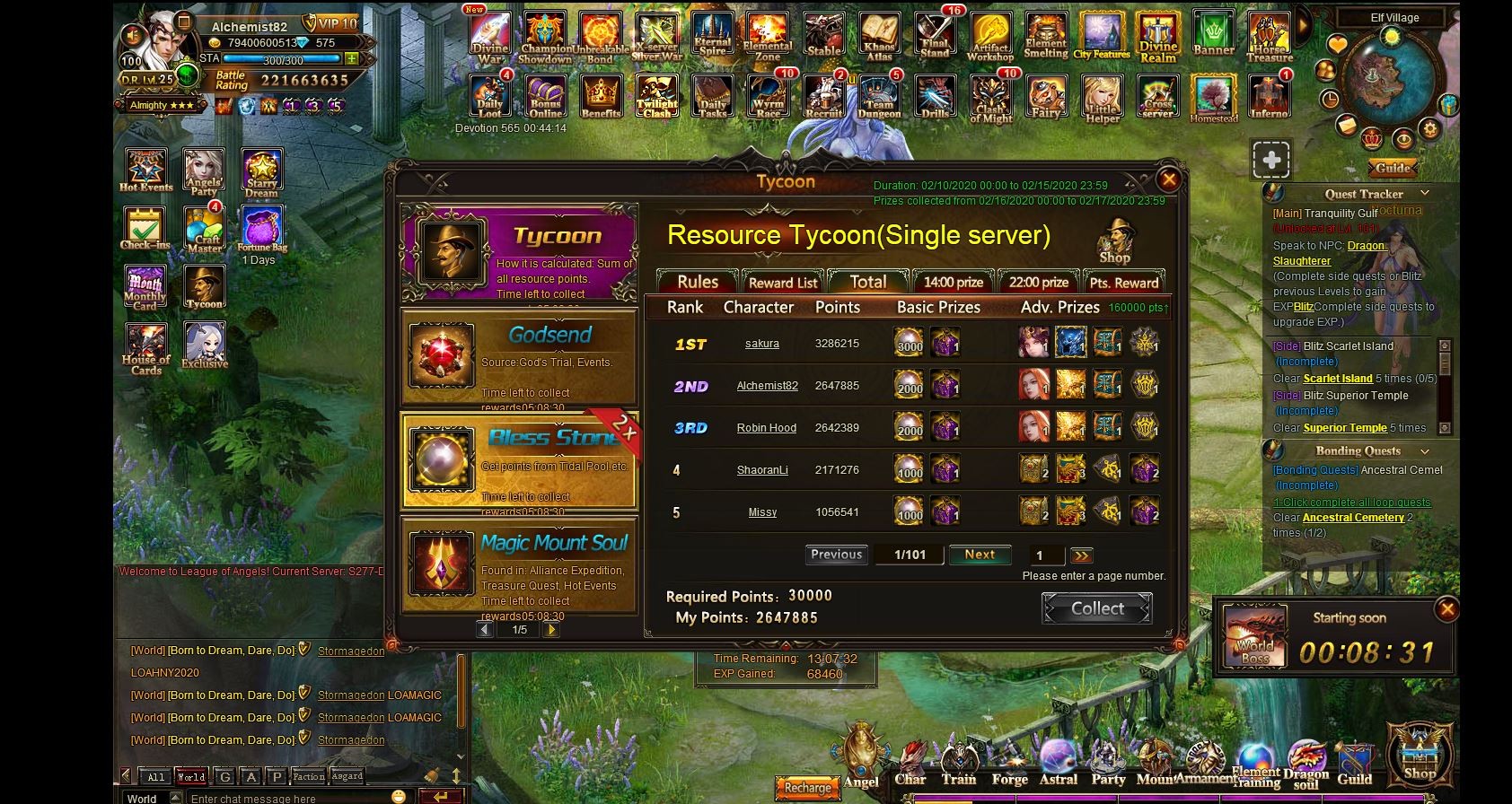Close the World Boss notification
This screenshot has height=804, width=1512.
click(1446, 609)
